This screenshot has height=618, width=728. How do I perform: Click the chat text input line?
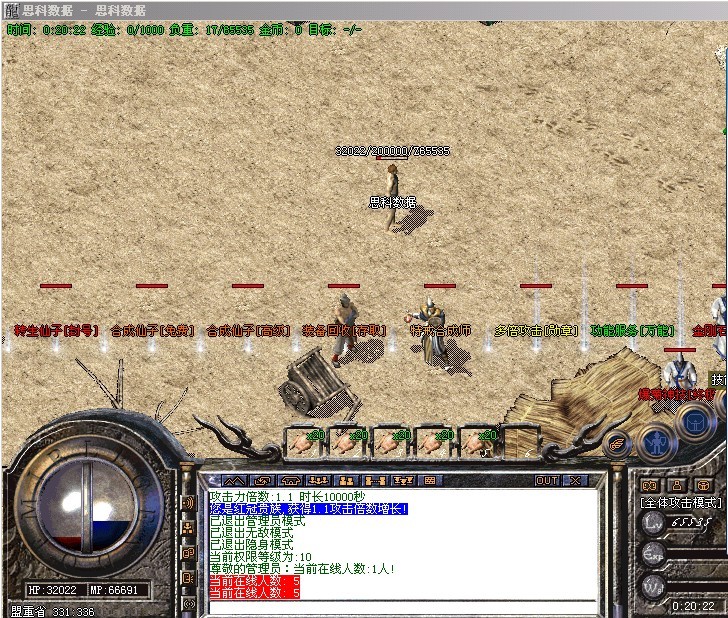coord(400,605)
